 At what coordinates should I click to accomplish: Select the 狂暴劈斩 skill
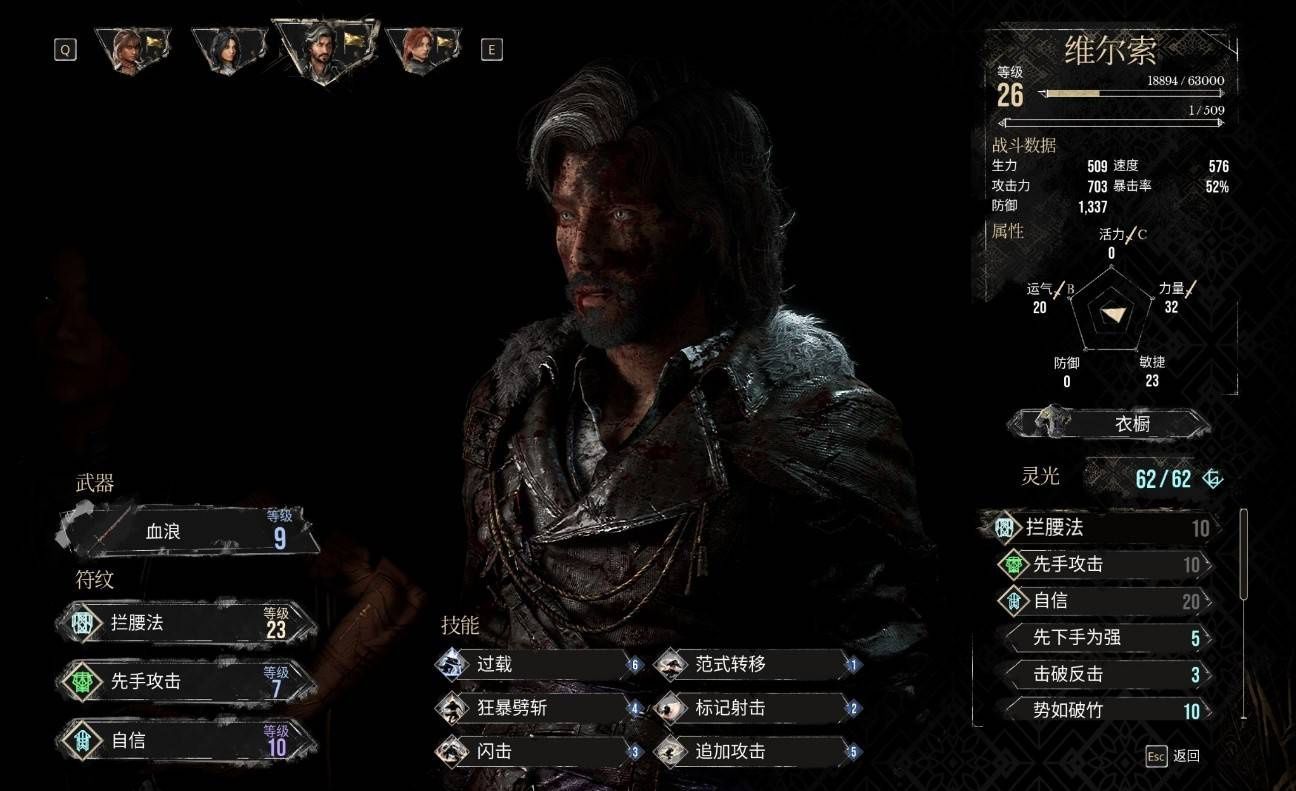click(x=540, y=708)
